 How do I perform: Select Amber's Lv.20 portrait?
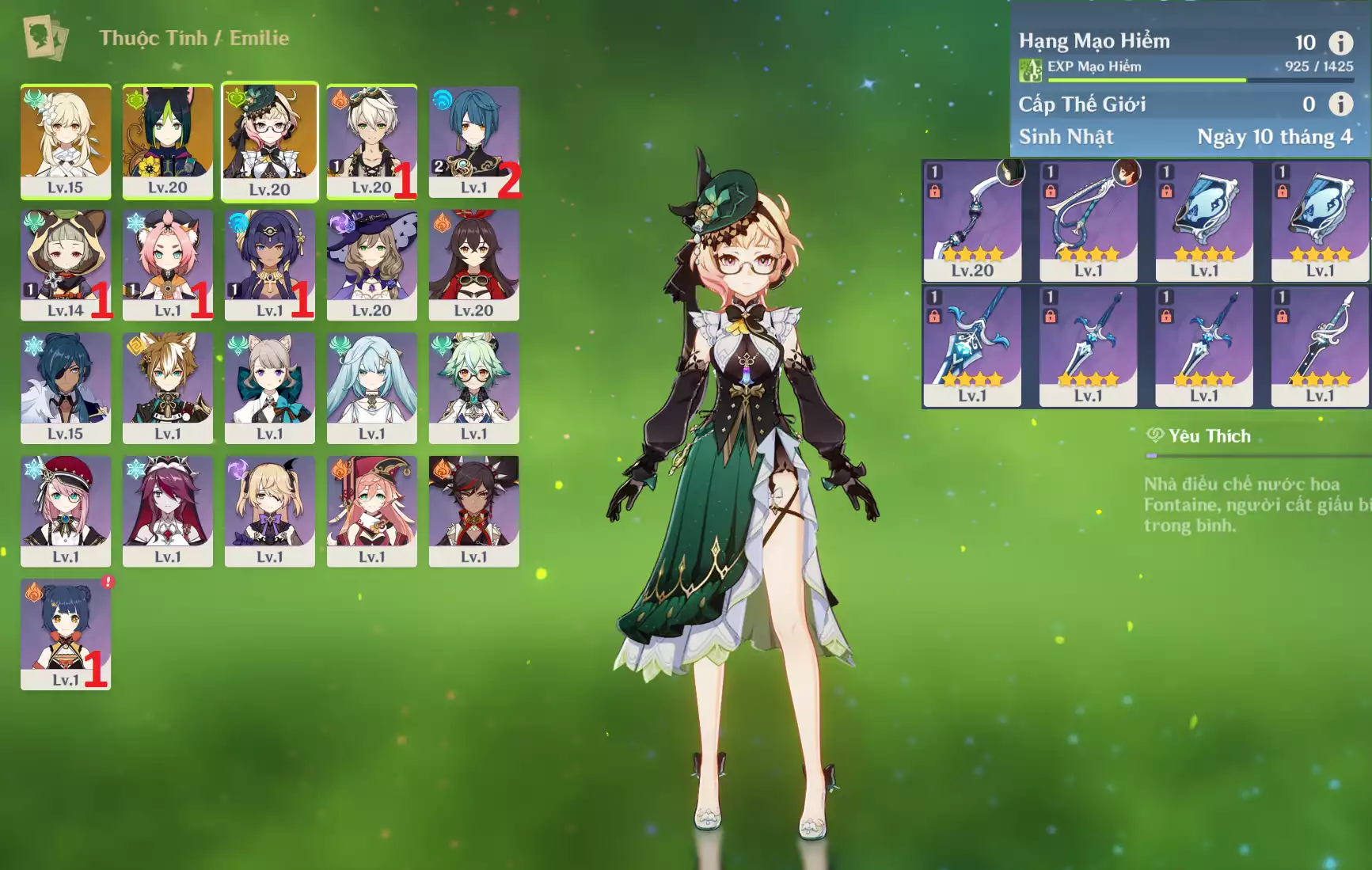point(473,264)
